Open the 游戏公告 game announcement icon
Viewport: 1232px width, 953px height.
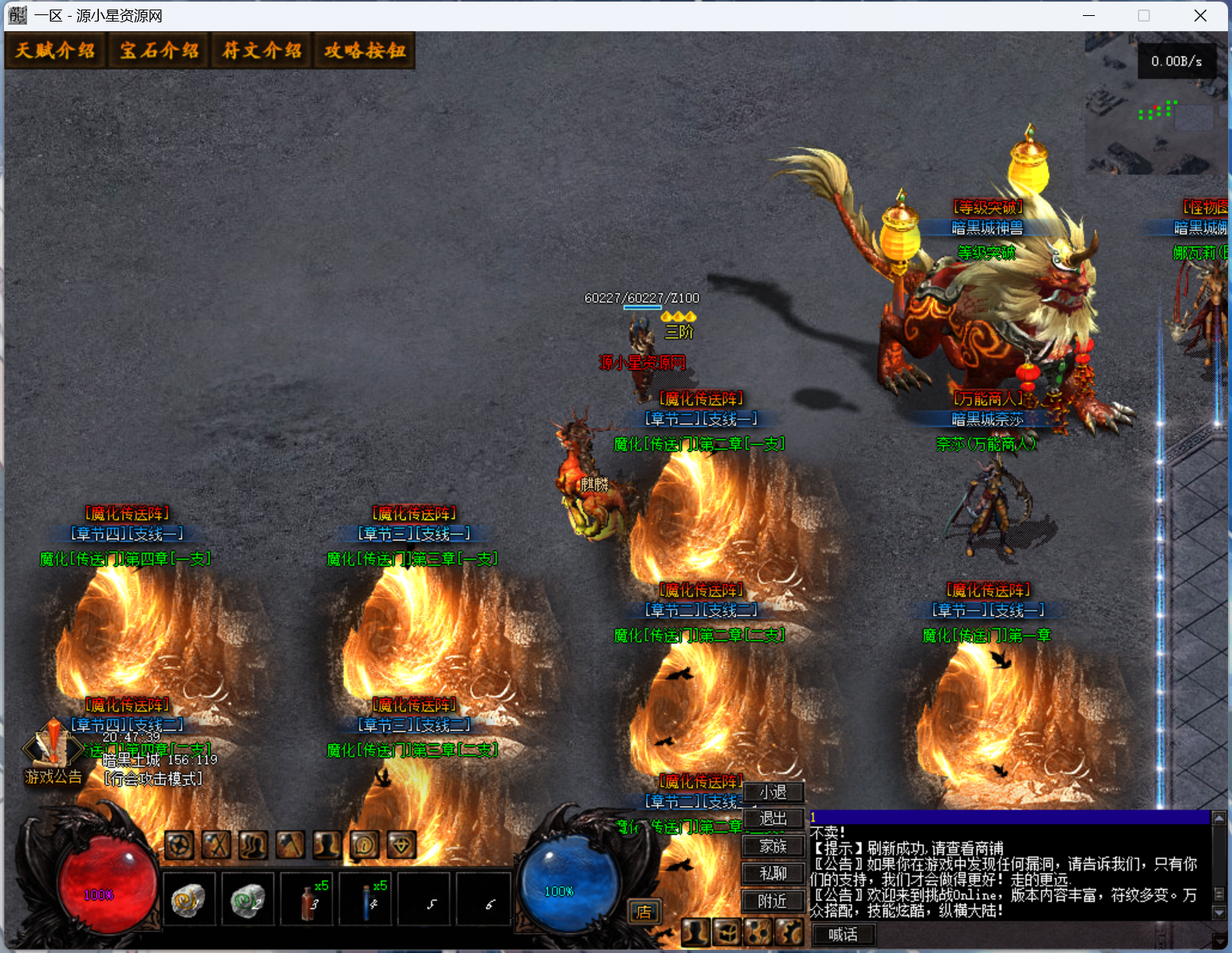pos(53,752)
